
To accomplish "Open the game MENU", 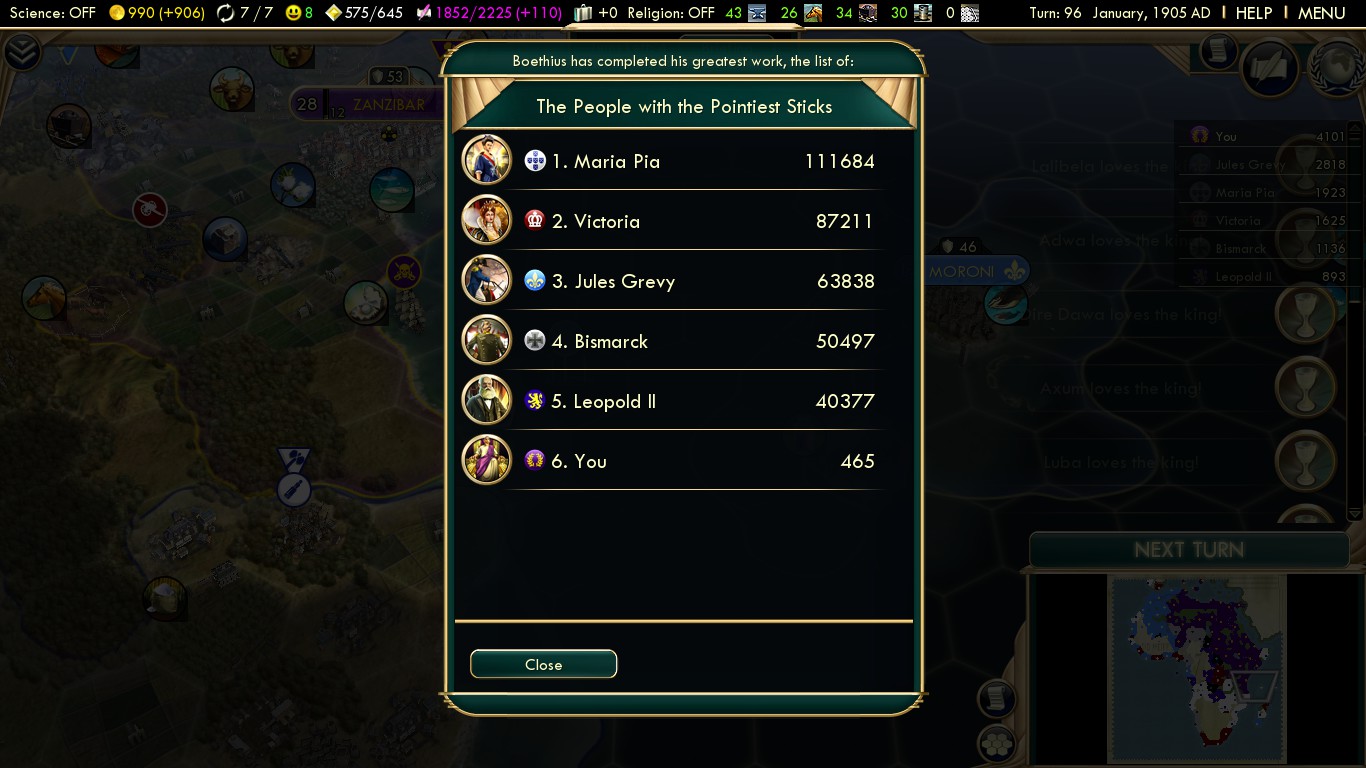I will click(1321, 13).
